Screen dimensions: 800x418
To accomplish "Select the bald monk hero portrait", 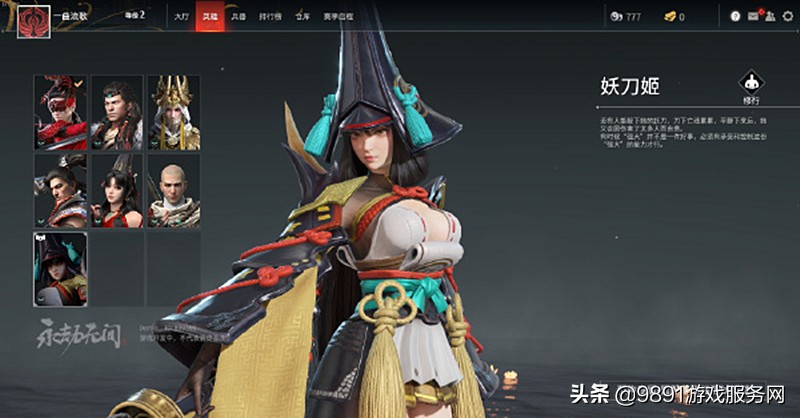I will [174, 190].
